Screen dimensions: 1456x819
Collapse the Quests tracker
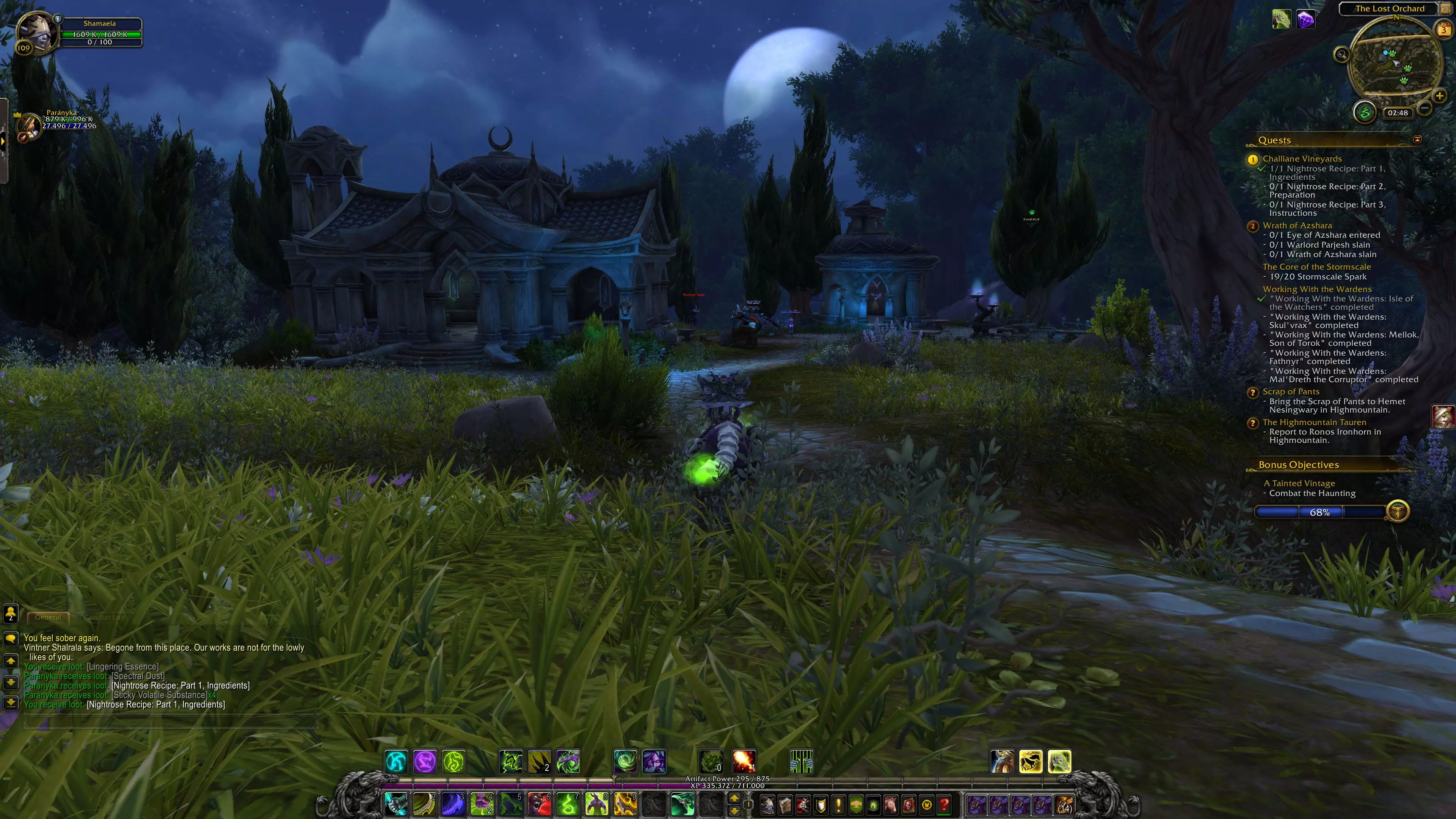1417,139
